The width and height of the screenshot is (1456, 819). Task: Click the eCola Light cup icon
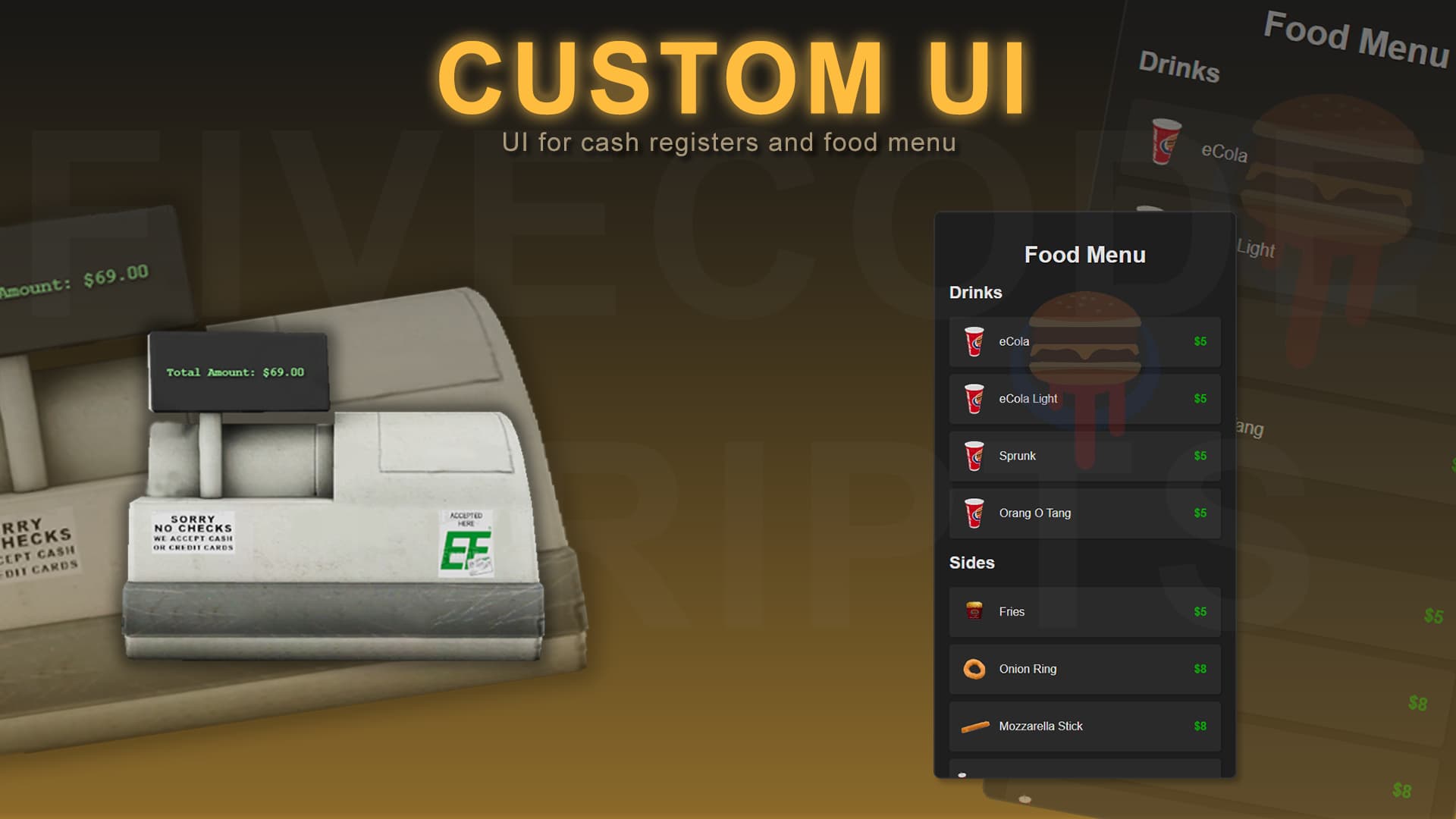click(975, 399)
